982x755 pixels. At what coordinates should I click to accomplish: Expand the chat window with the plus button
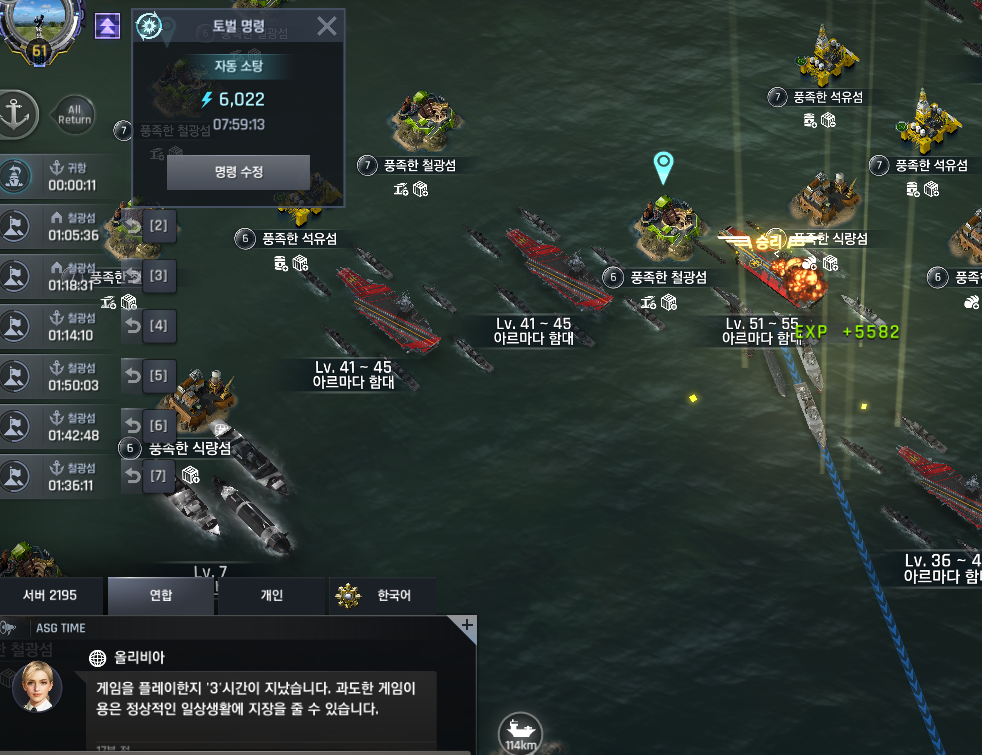(466, 625)
